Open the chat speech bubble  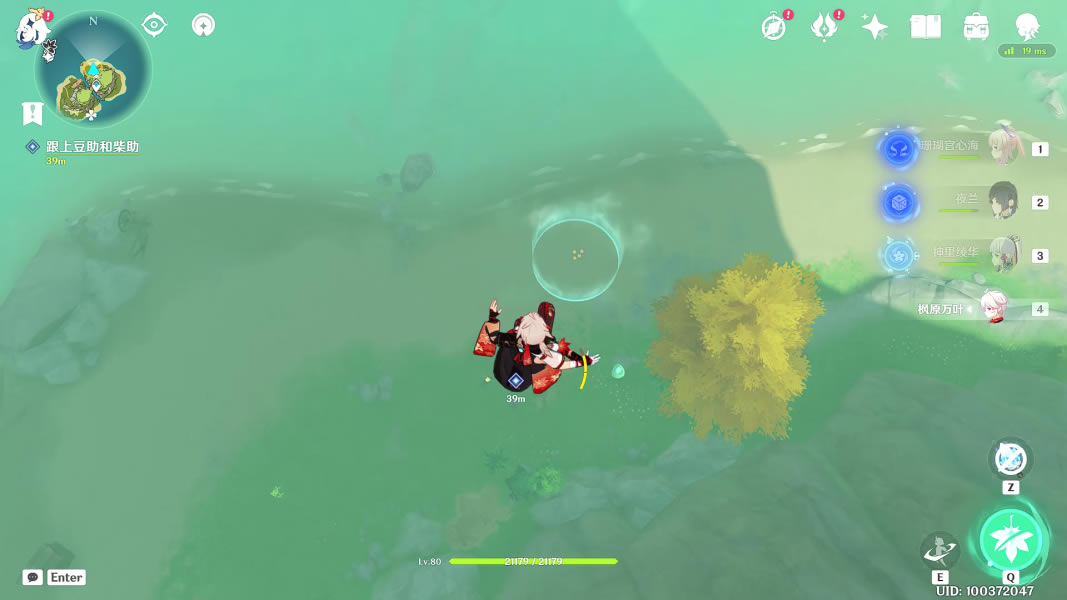click(33, 577)
